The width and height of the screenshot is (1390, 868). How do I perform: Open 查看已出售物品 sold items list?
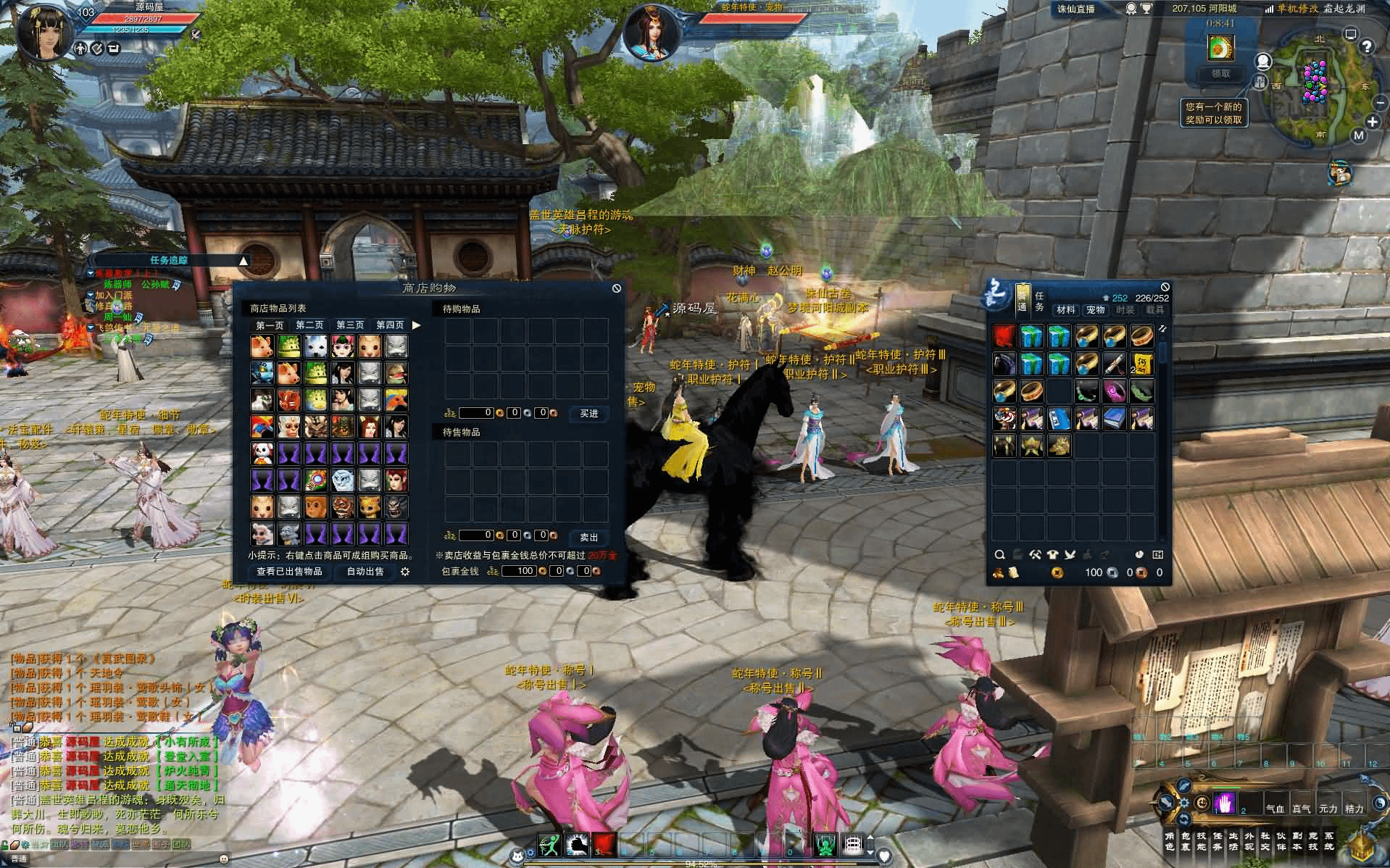tap(289, 572)
